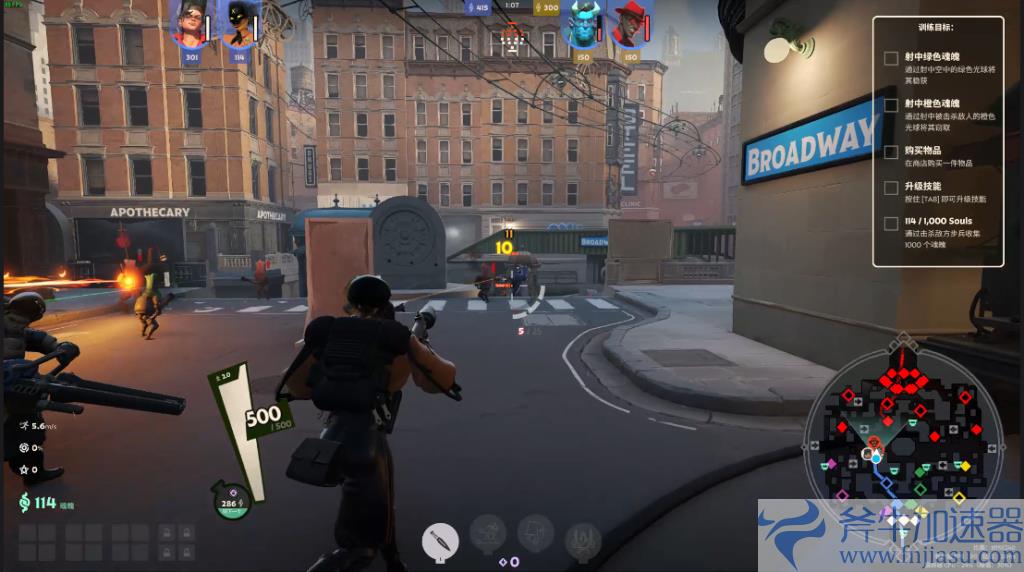Select the red-haired ally hero portrait
Screen dimensions: 1024x572
[190, 23]
